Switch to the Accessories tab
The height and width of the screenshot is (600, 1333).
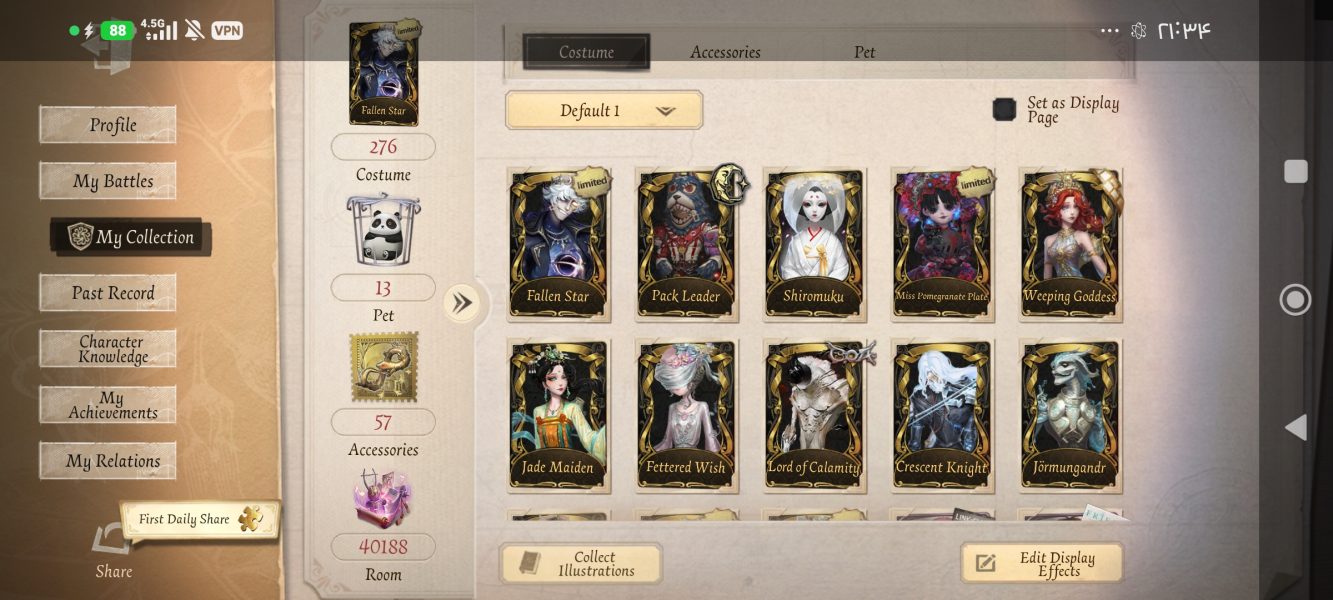point(725,52)
